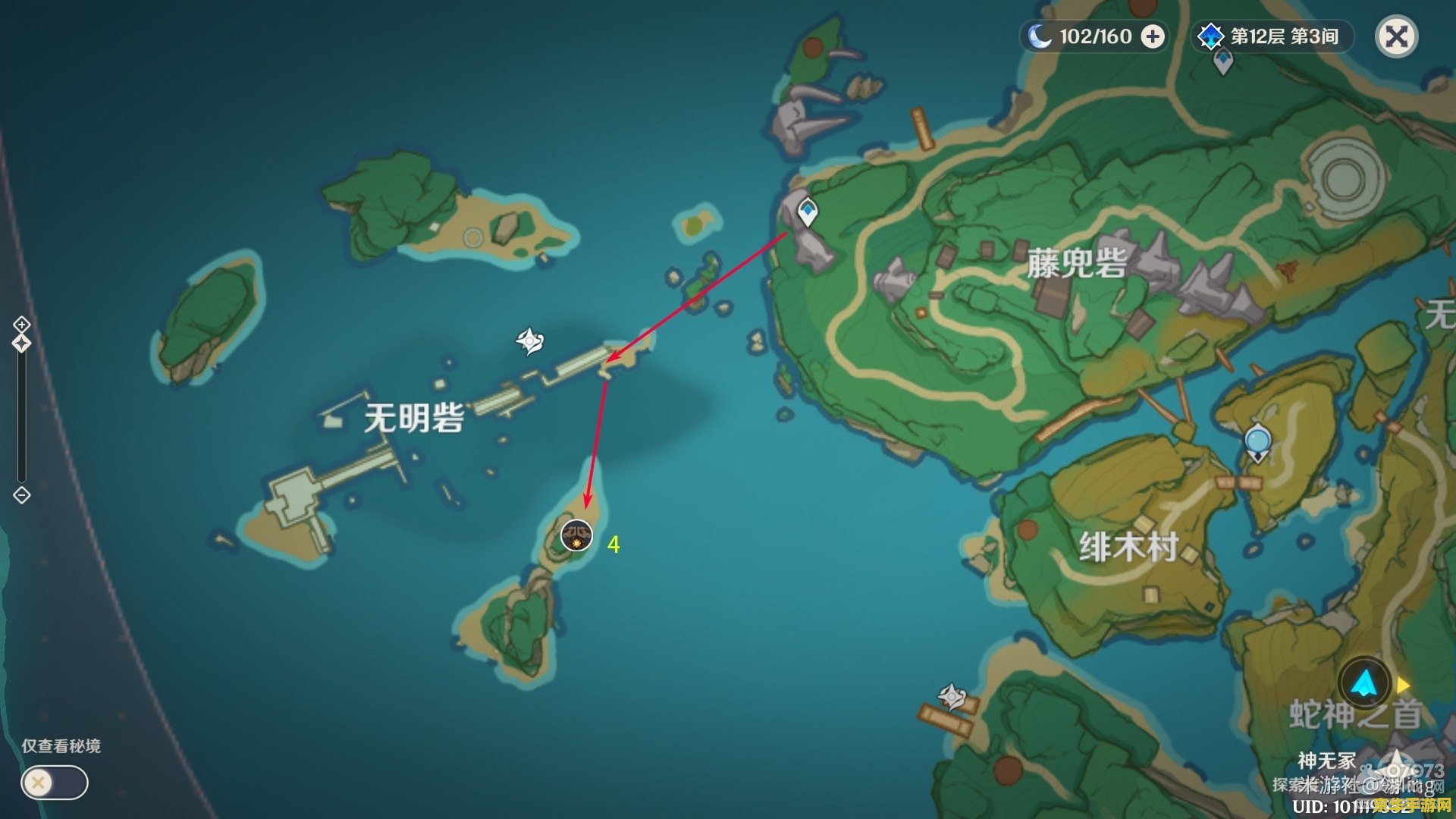The image size is (1456, 819).
Task: Select the circular marker on the northwest island
Action: tap(473, 237)
